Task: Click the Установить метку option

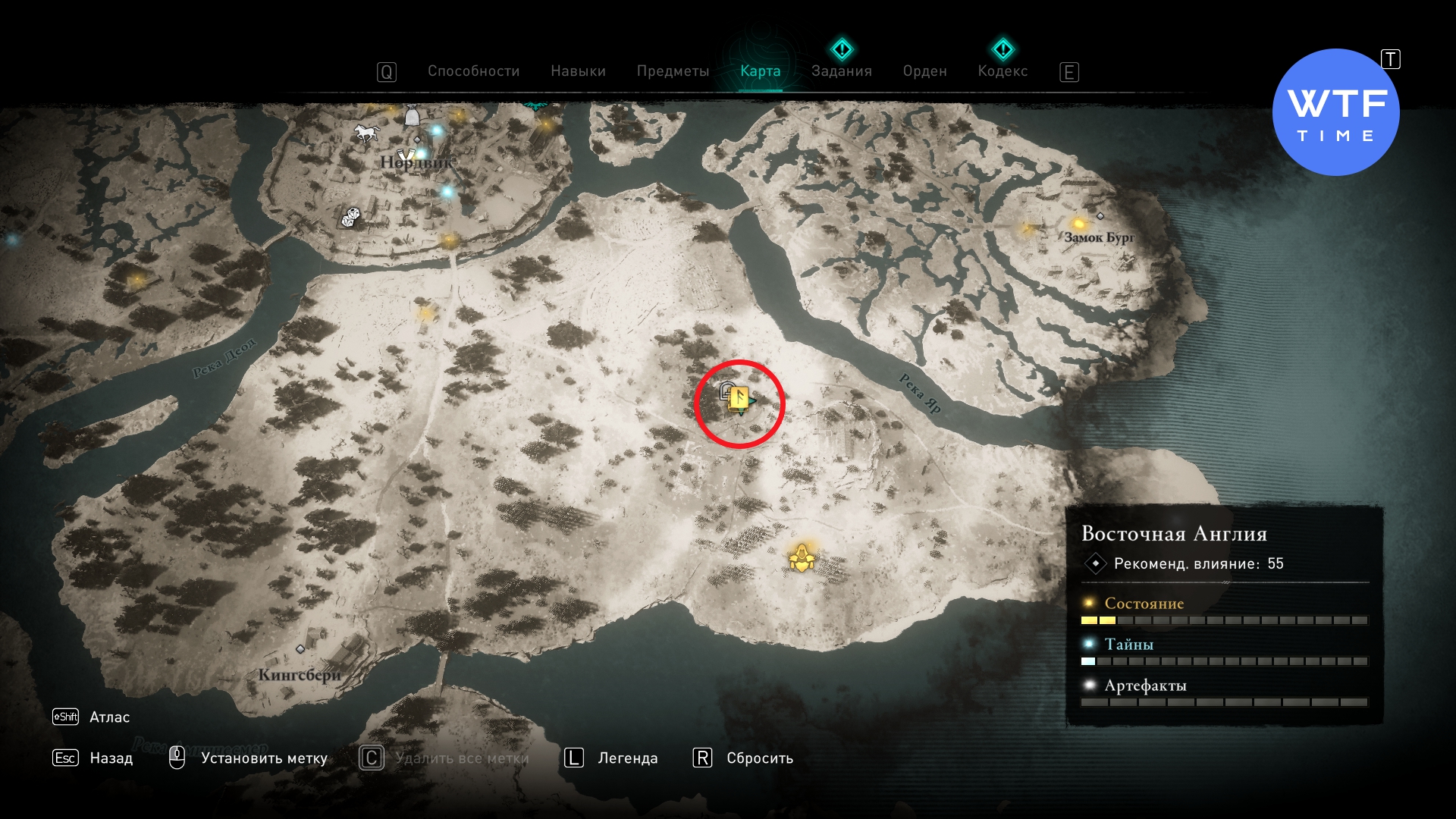Action: pos(263,758)
